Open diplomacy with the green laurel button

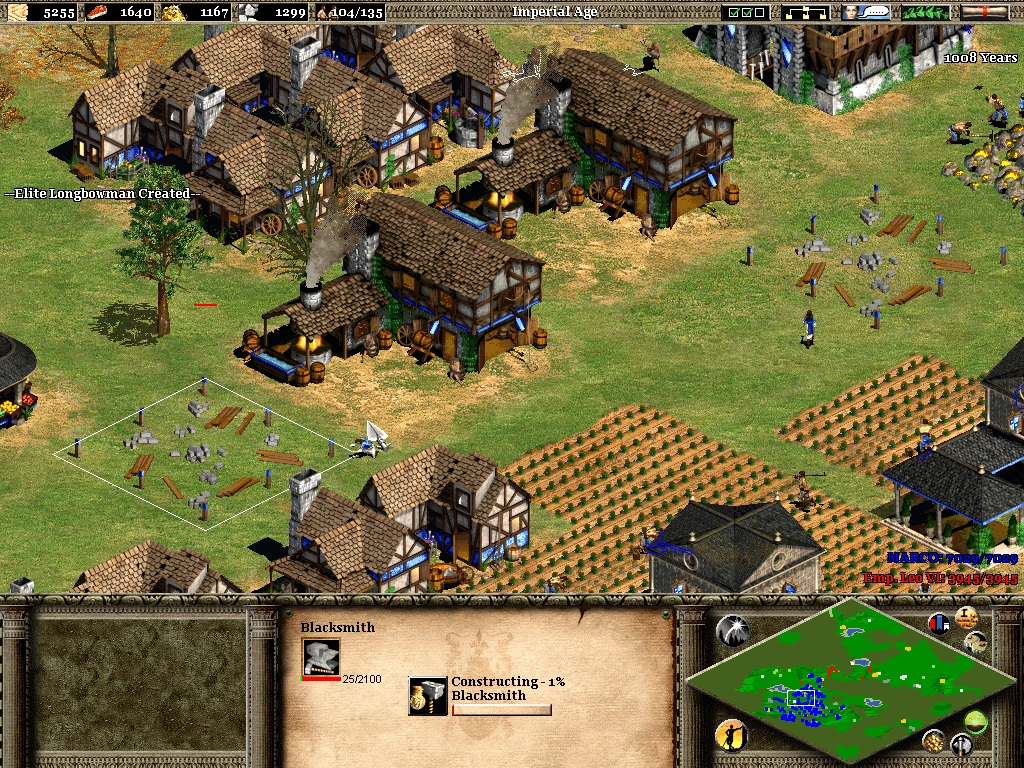(925, 12)
